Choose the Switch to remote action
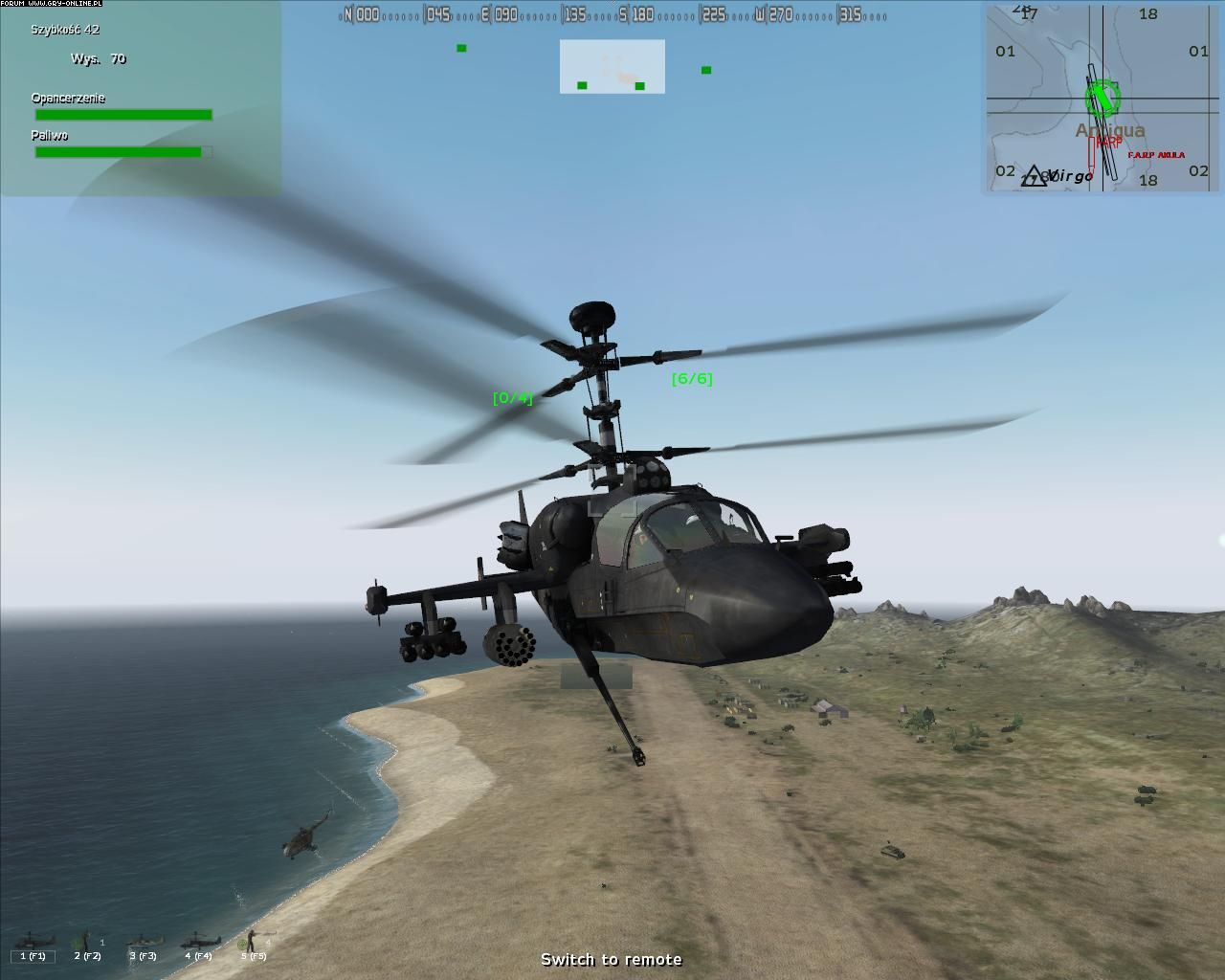1225x980 pixels. [x=612, y=959]
